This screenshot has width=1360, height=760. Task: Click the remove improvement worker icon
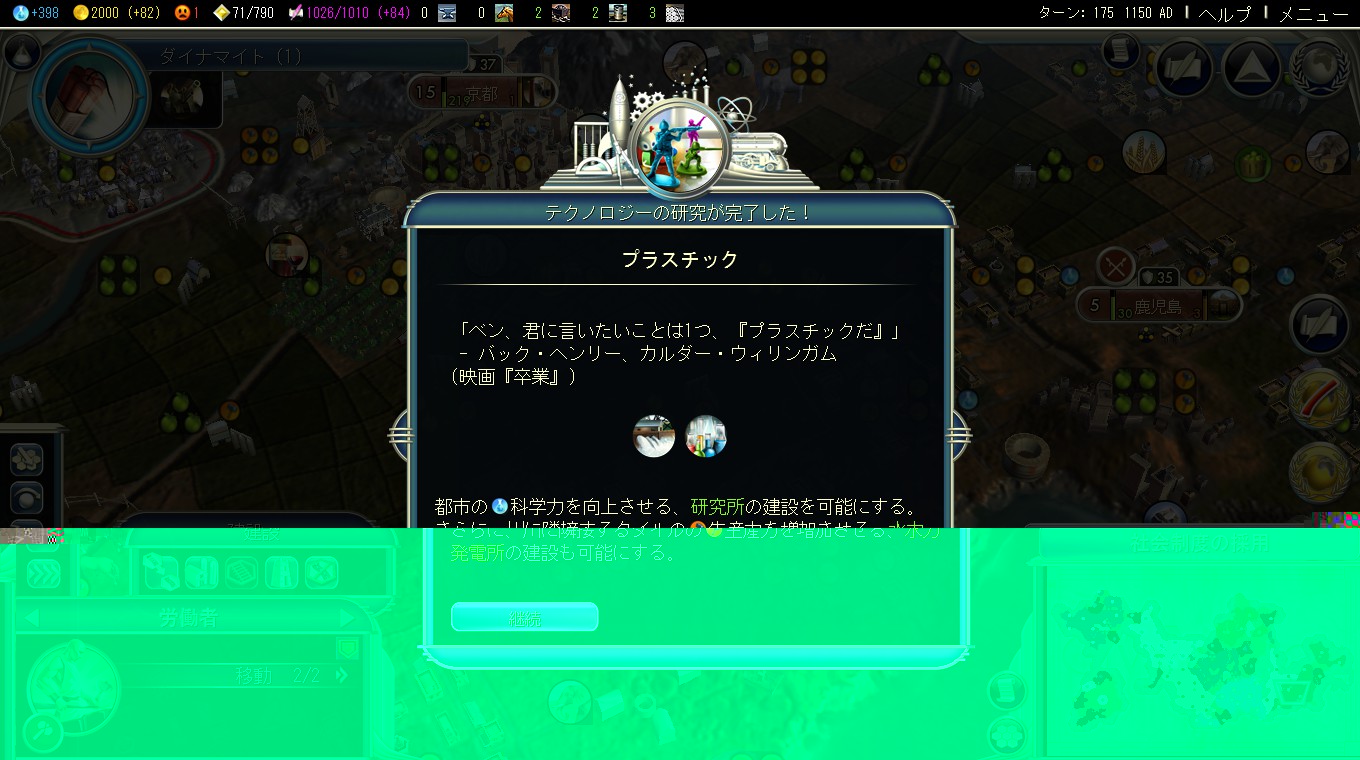click(322, 573)
